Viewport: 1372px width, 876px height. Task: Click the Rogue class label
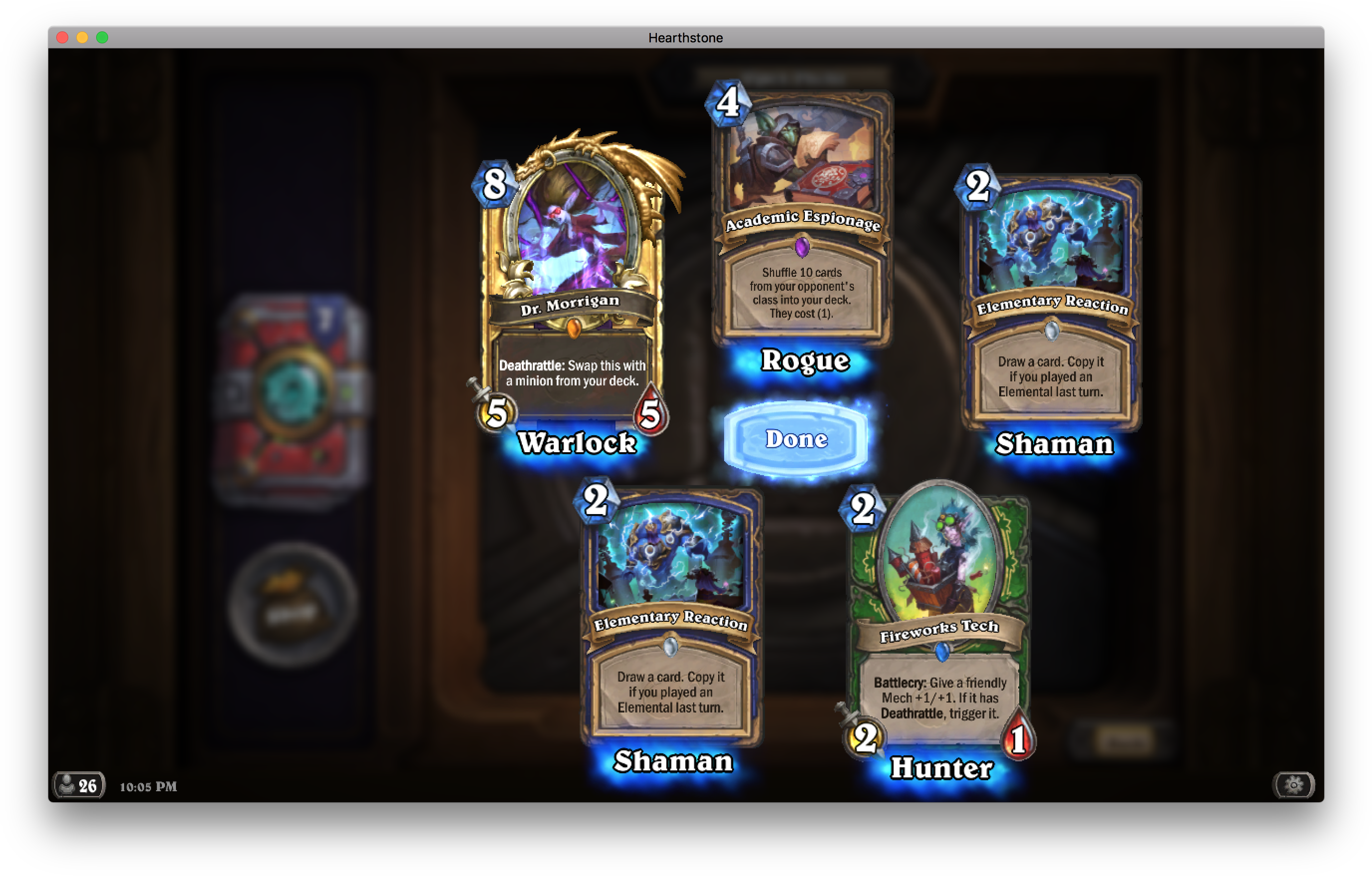(804, 361)
